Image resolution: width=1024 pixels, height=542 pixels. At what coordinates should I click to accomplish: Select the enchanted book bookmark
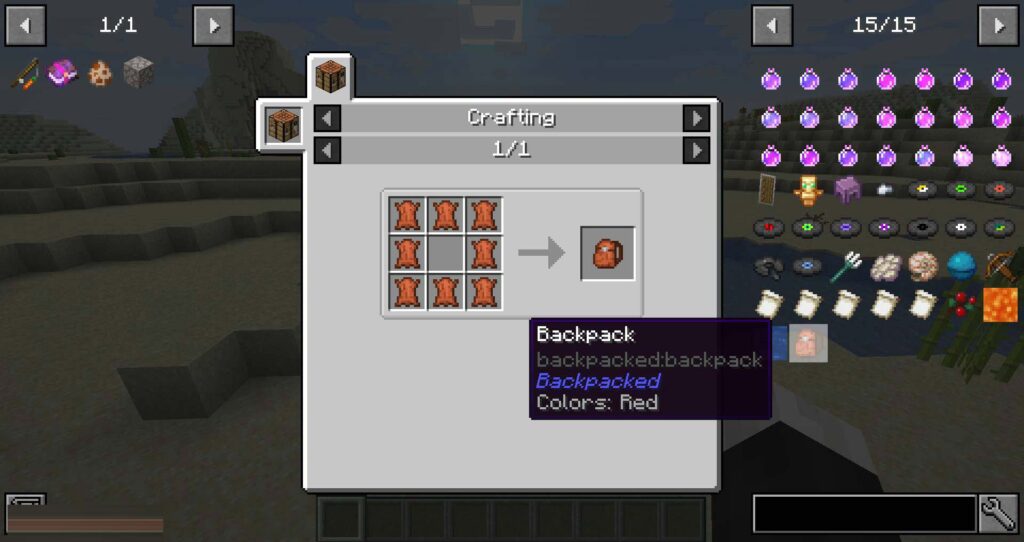tap(63, 72)
